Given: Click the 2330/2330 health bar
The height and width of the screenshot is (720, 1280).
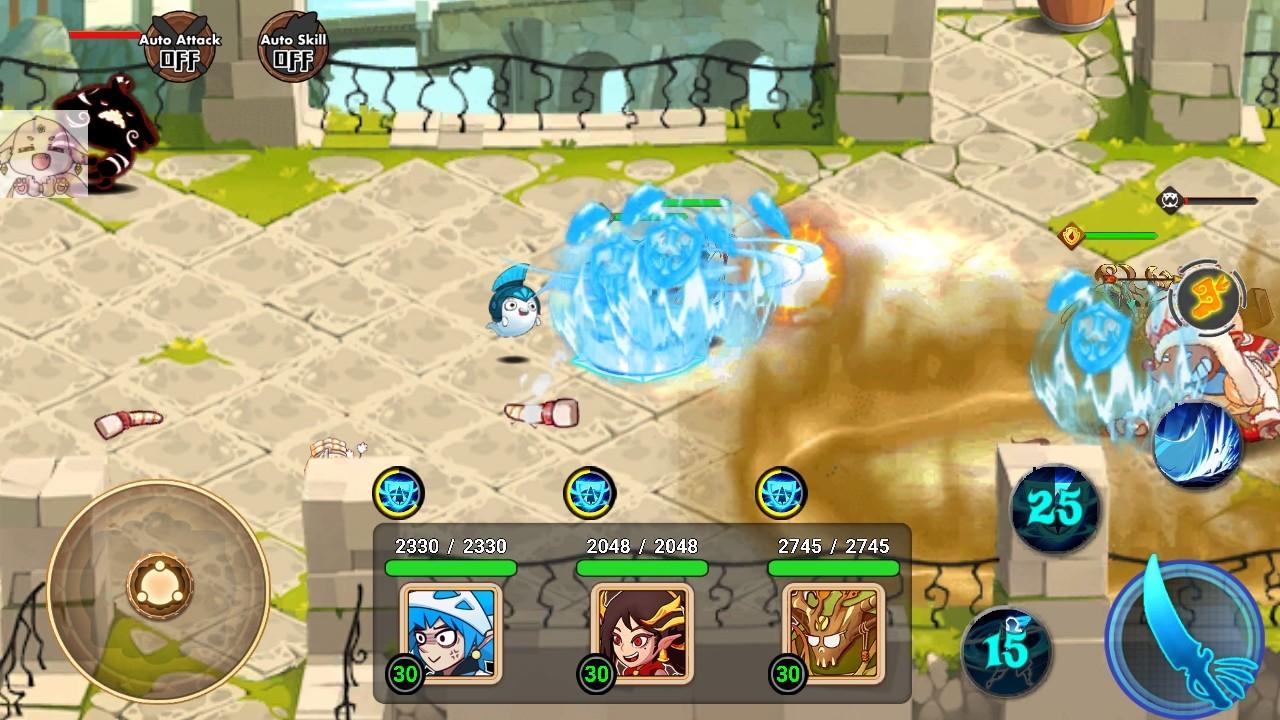Looking at the screenshot, I should pyautogui.click(x=450, y=565).
